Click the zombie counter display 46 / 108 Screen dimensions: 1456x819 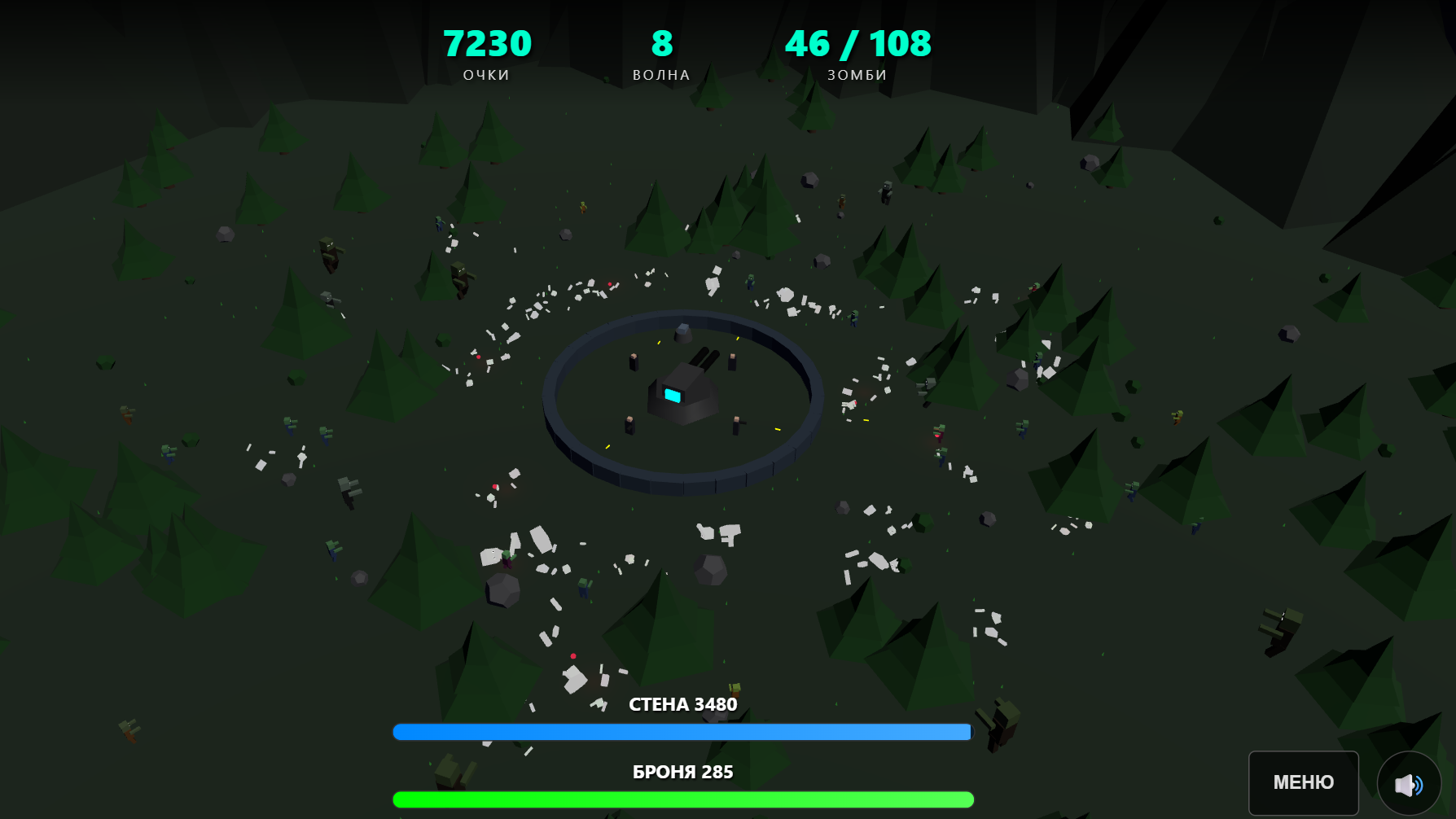point(858,44)
